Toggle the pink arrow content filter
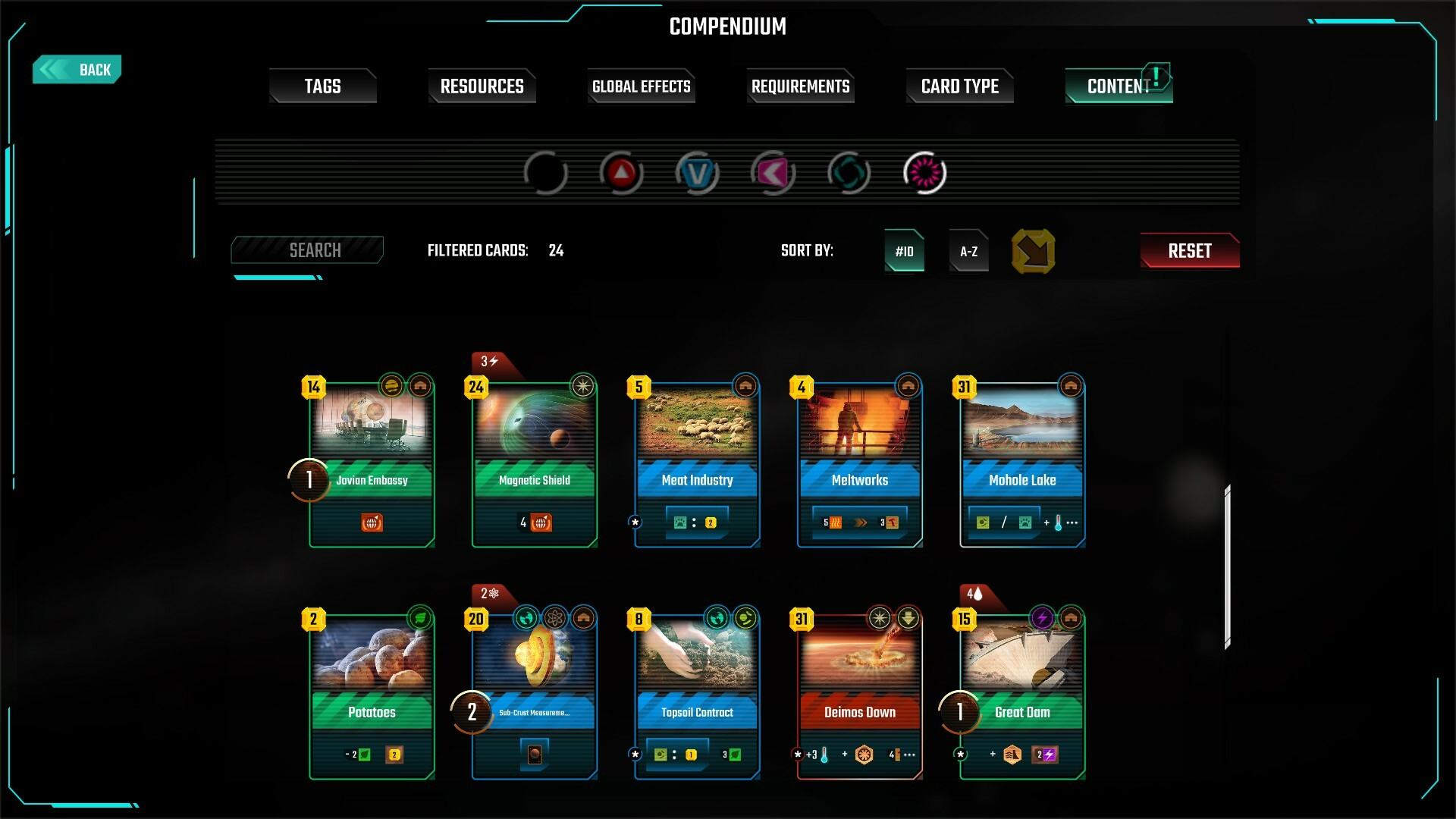 pos(773,174)
